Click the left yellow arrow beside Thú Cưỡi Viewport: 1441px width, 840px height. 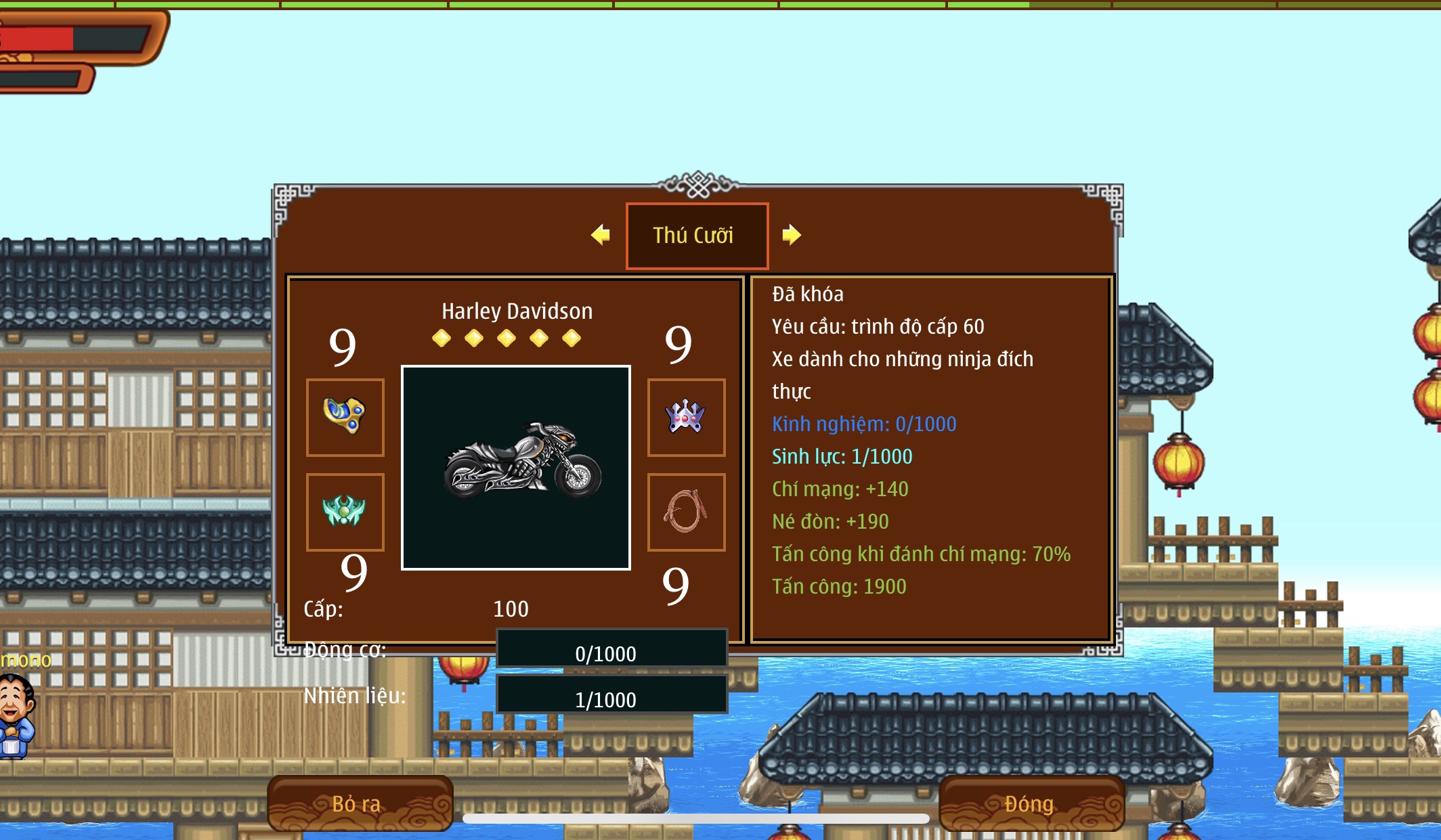click(x=601, y=235)
